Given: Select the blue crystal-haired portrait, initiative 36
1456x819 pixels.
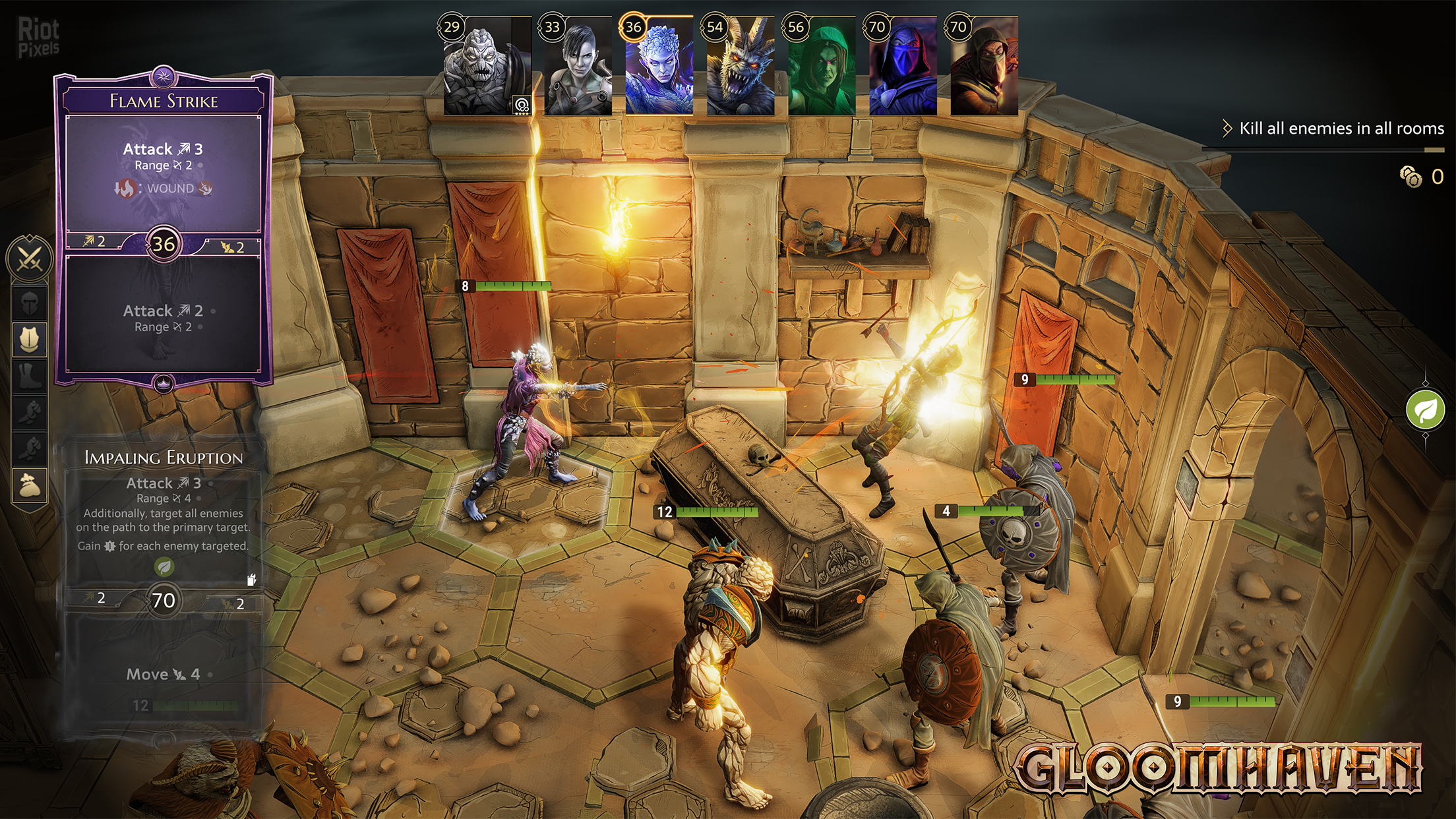Looking at the screenshot, I should 659,67.
